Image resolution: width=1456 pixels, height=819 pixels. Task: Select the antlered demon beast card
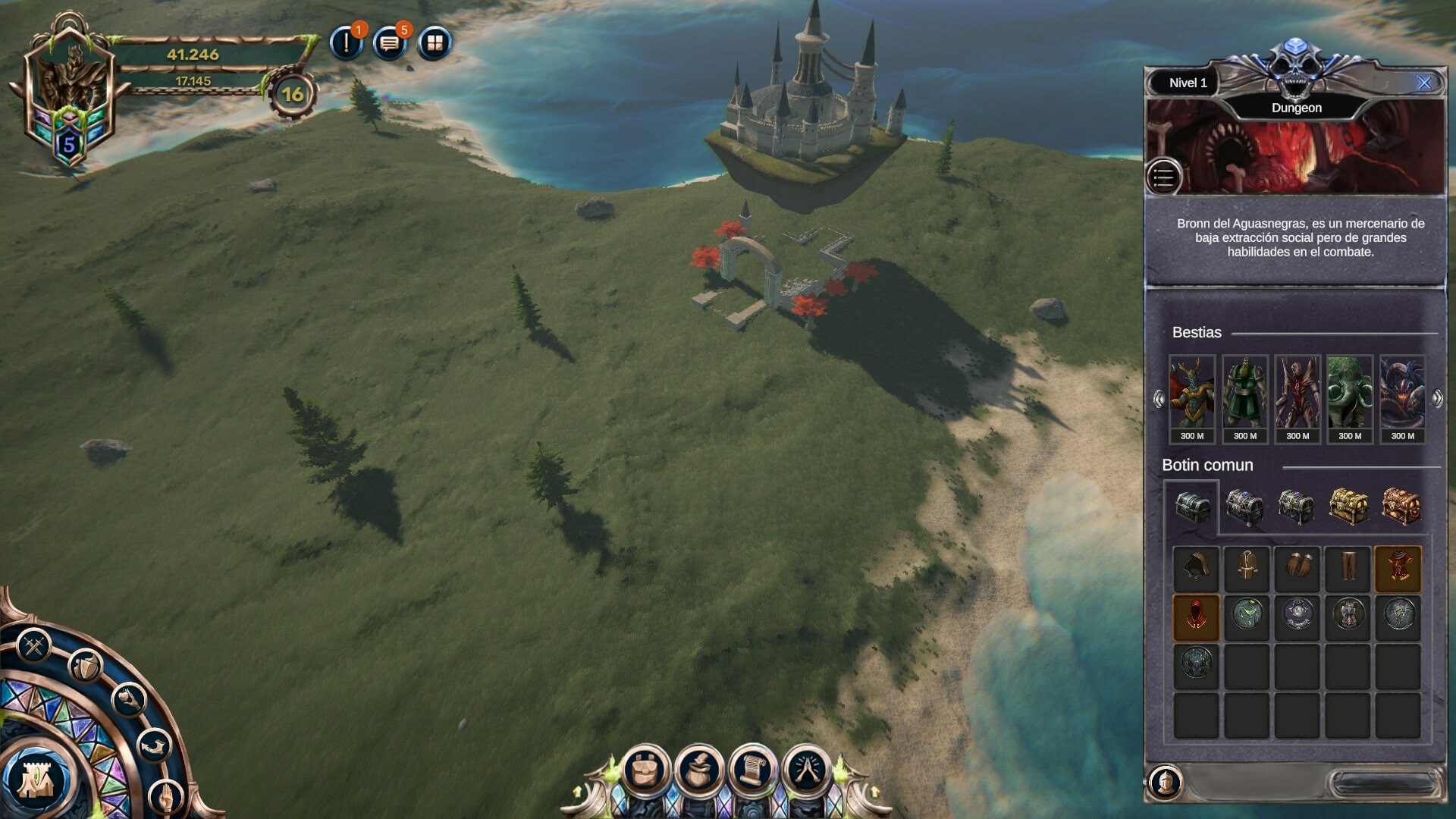[x=1192, y=398]
